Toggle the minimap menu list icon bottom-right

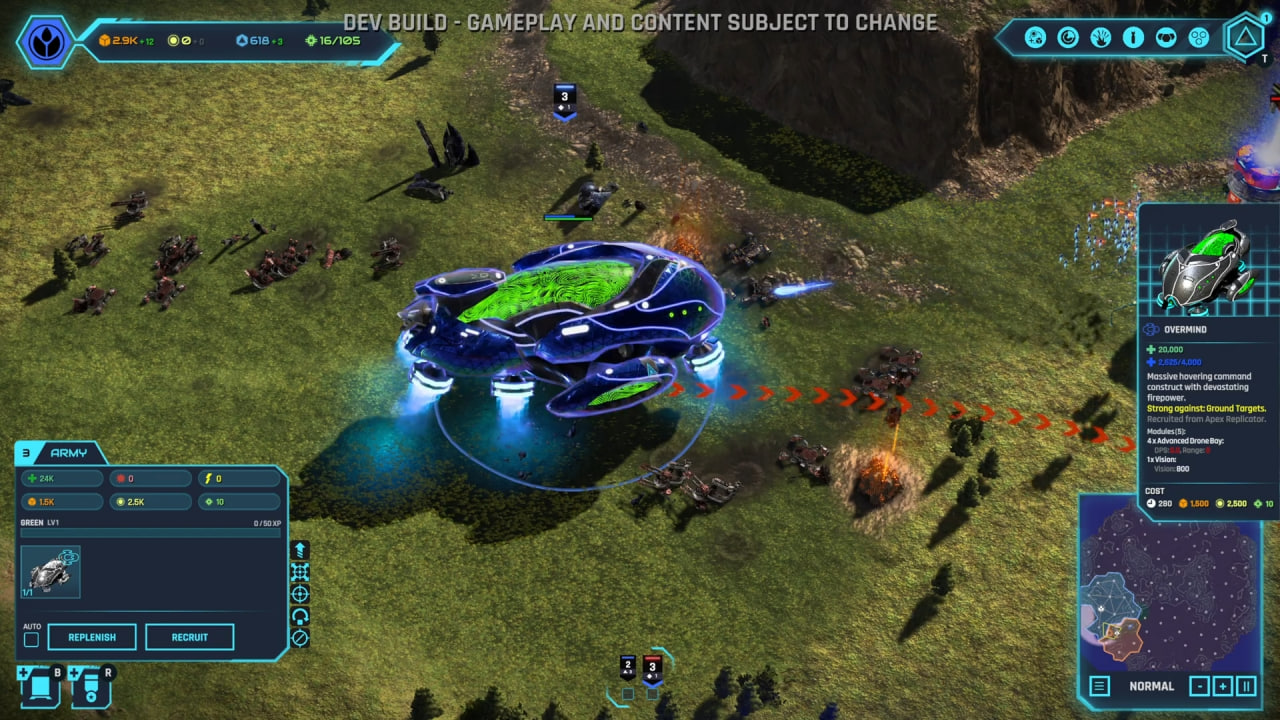[1098, 687]
